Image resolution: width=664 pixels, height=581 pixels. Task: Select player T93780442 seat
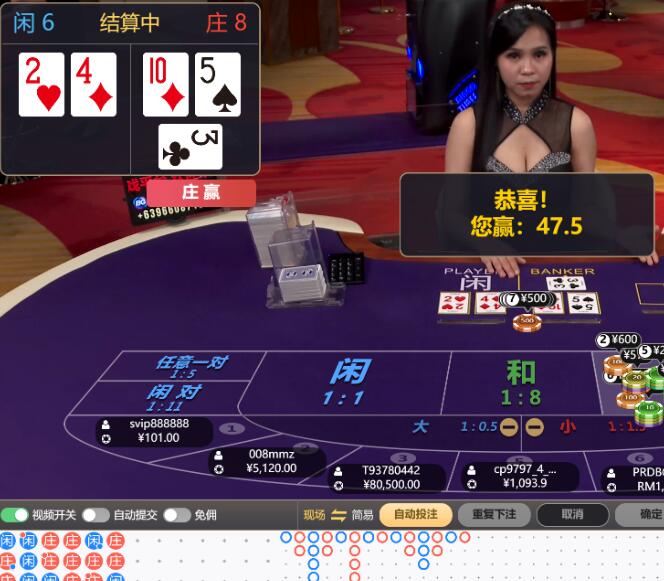[x=389, y=477]
